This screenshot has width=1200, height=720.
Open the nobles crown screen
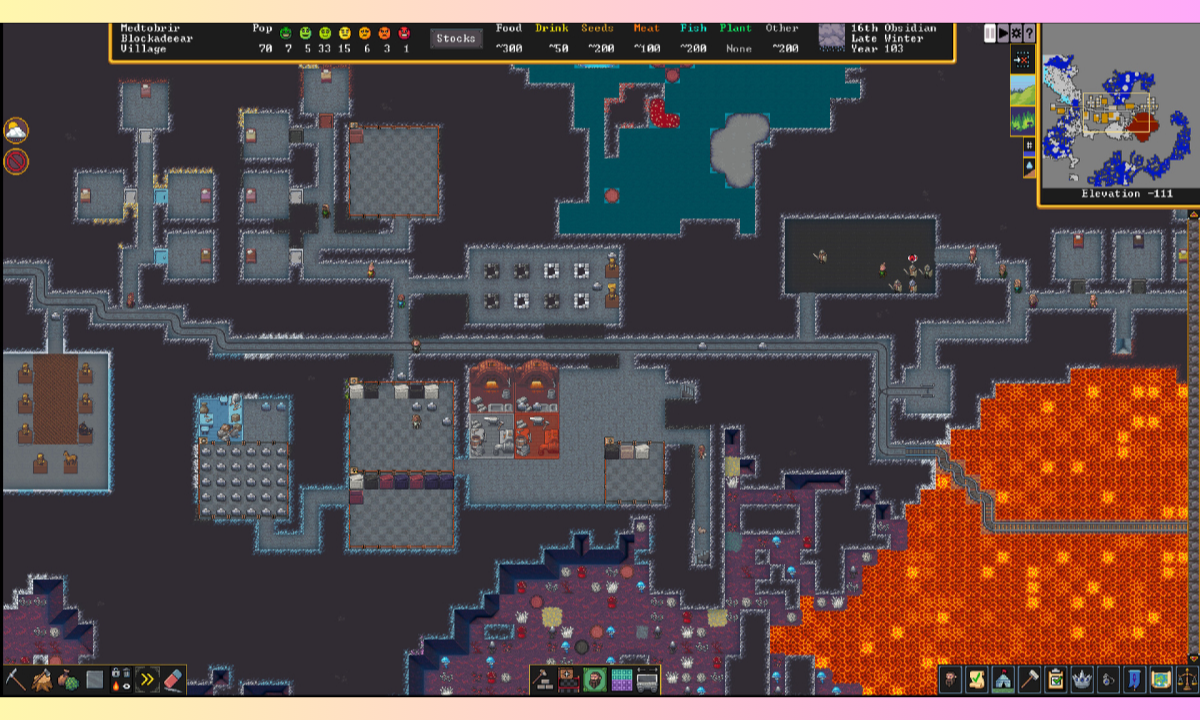1081,680
